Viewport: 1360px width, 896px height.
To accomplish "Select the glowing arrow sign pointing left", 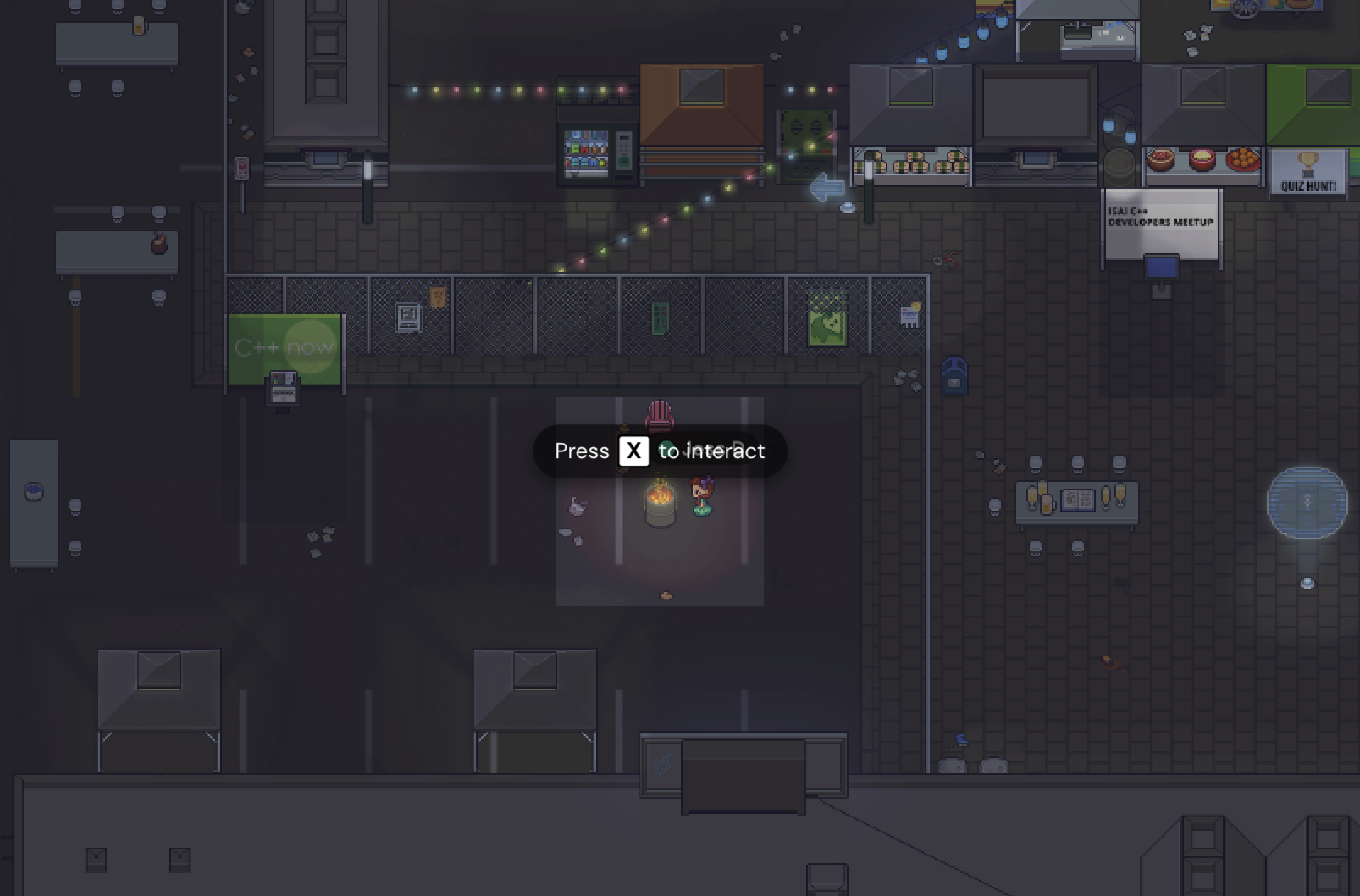I will click(x=826, y=188).
